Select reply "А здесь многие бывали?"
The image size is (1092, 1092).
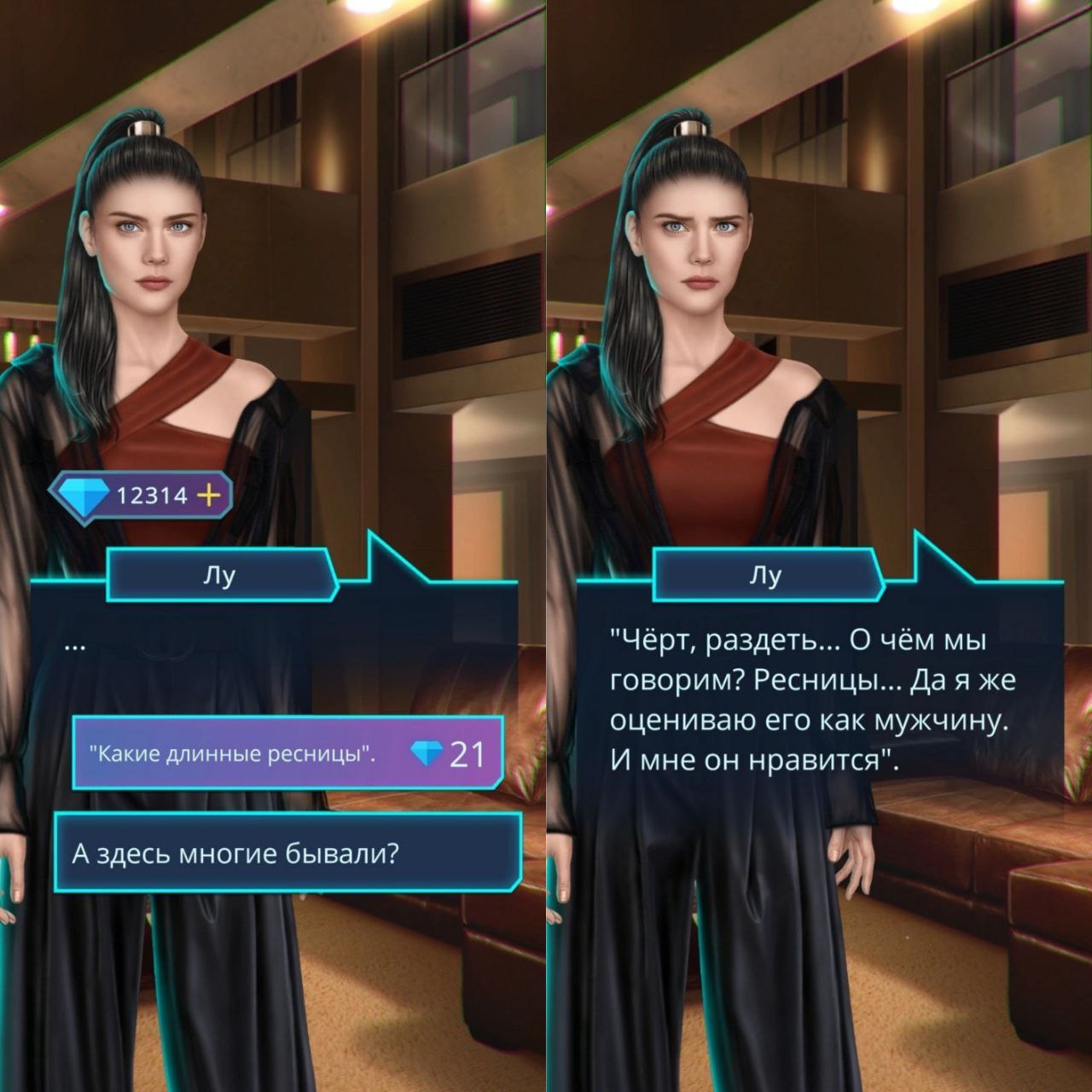(288, 853)
